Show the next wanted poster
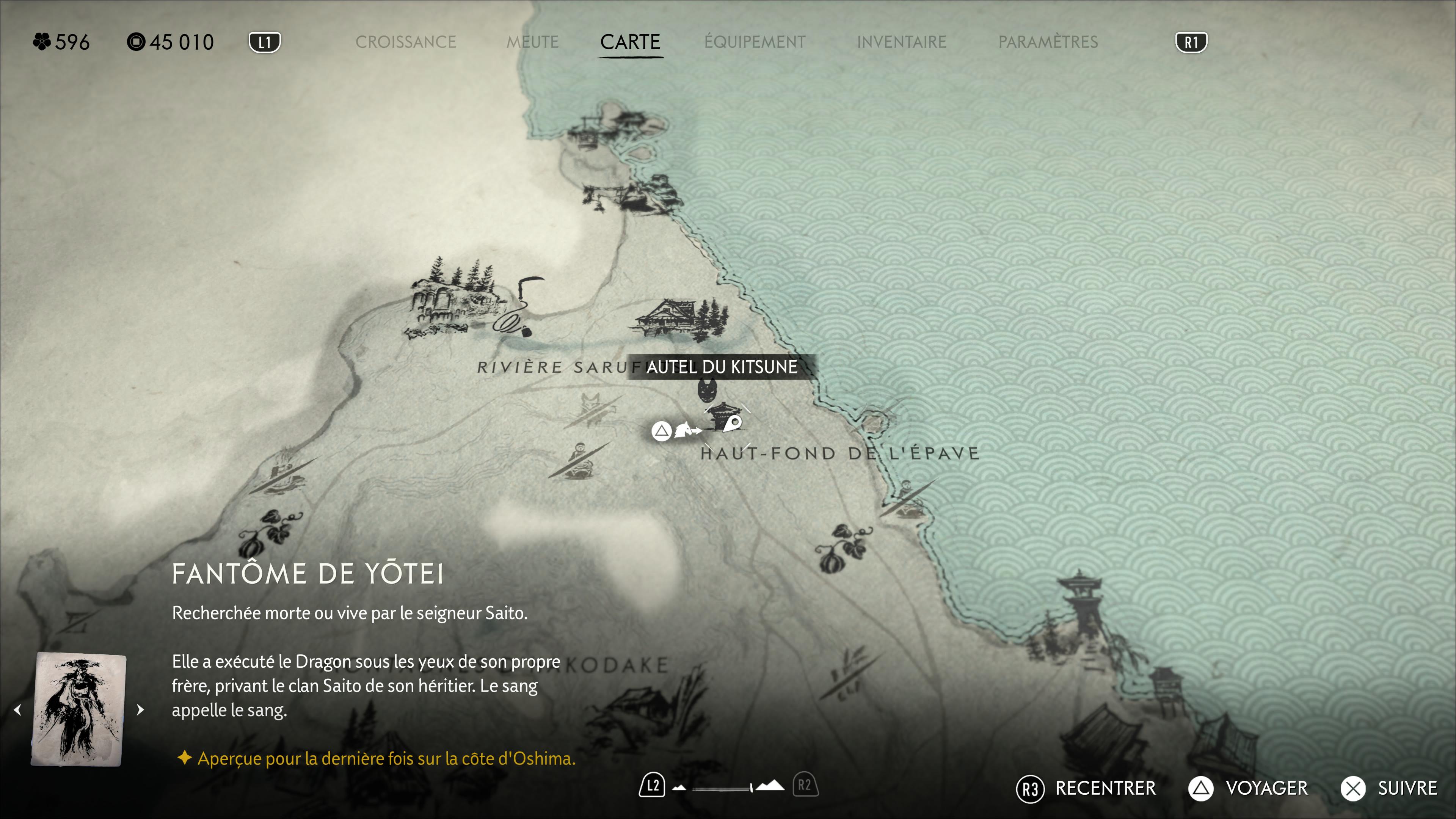Viewport: 1456px width, 819px height. [x=140, y=710]
